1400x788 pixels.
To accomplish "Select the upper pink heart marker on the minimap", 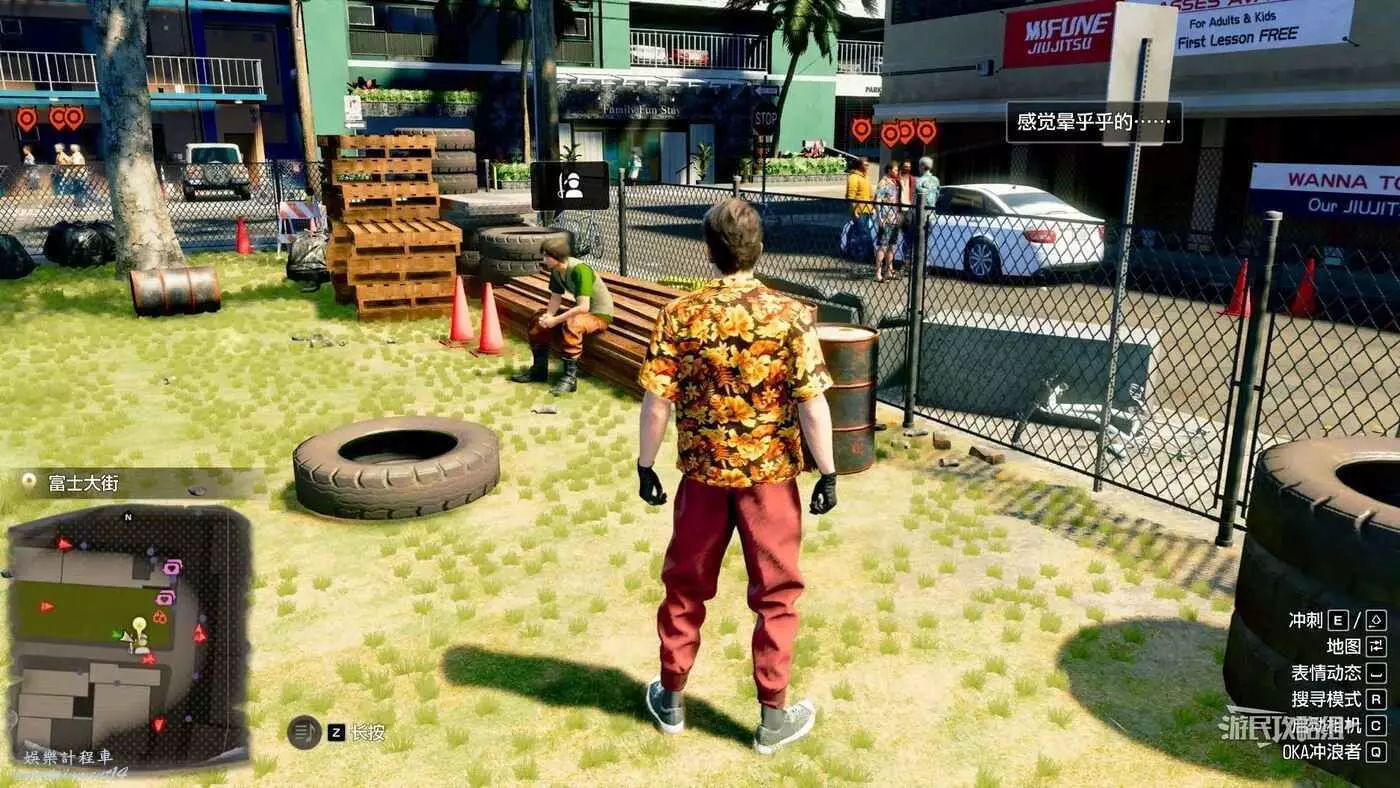I will (171, 568).
